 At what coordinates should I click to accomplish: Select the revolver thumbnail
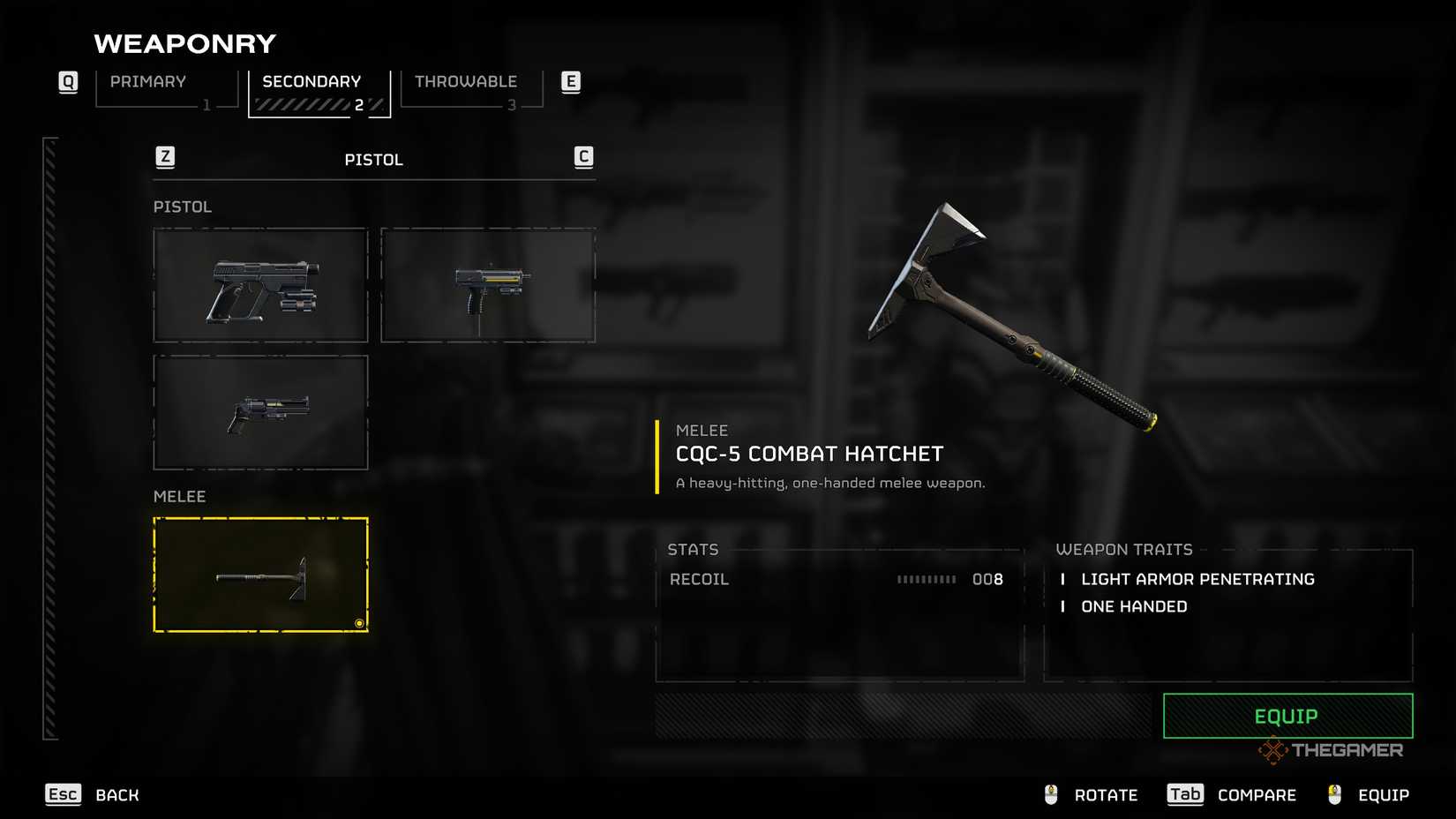pyautogui.click(x=260, y=412)
